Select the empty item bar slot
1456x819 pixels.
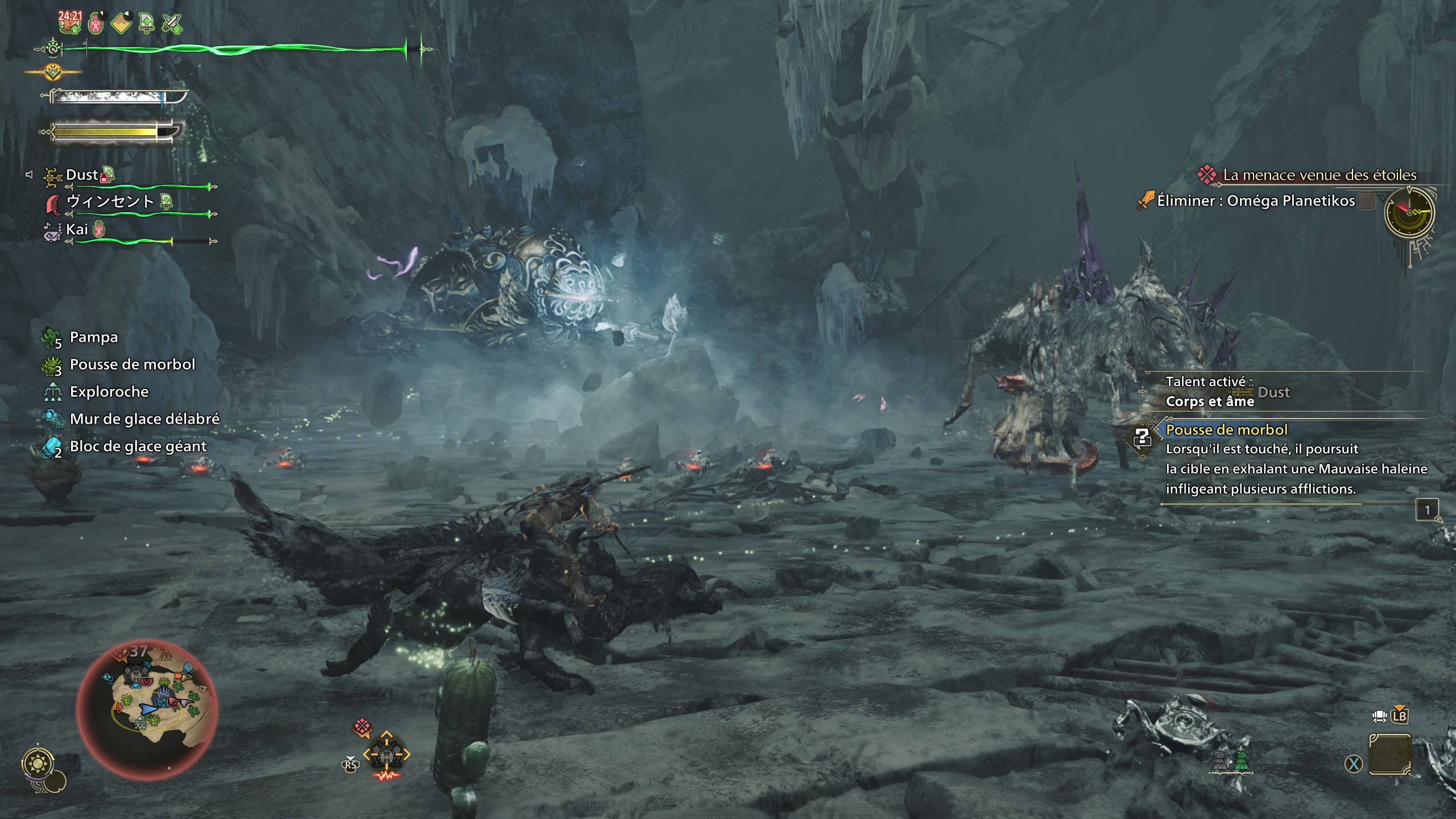(1389, 755)
